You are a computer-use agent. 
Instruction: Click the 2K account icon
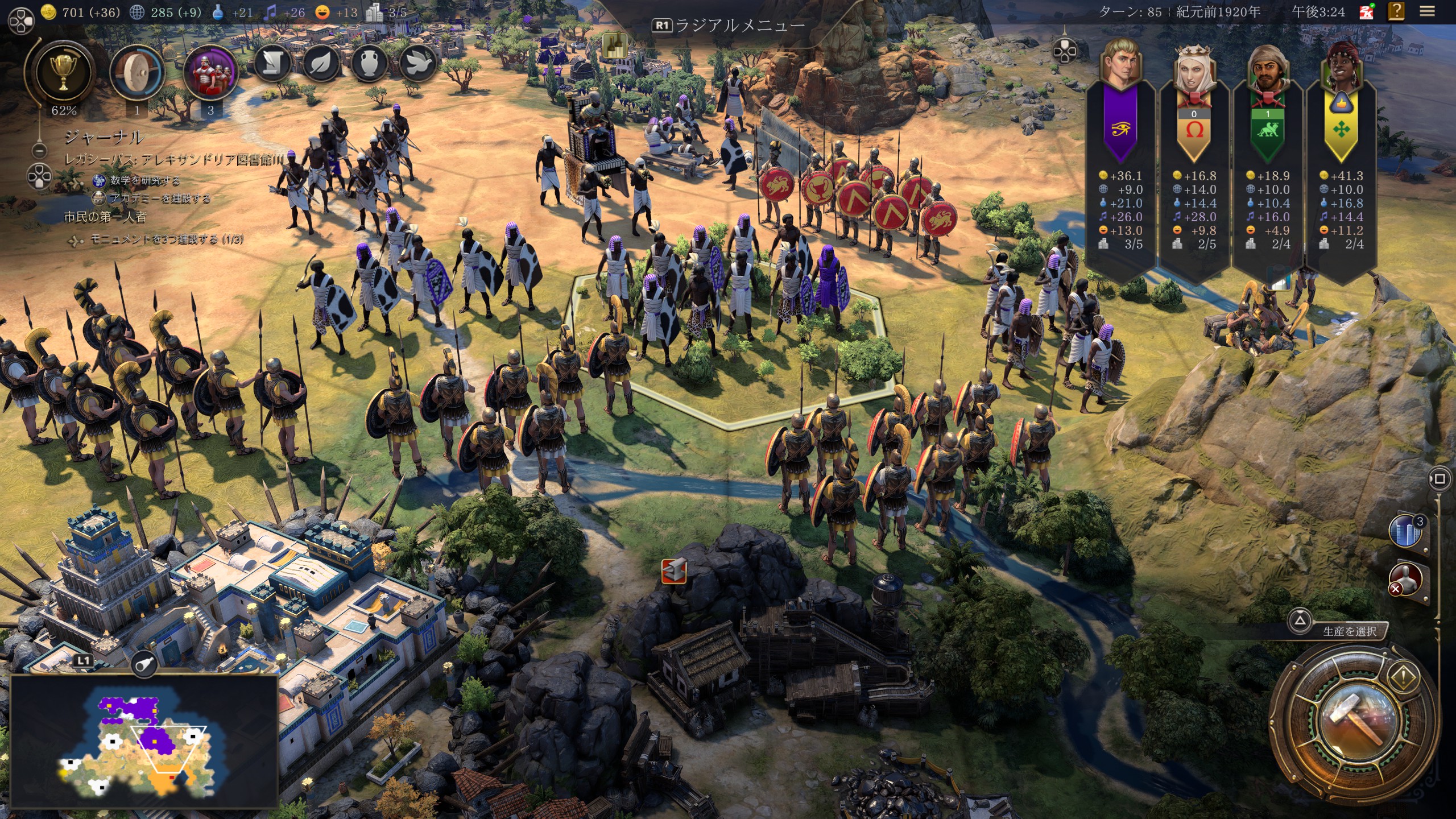click(x=1366, y=11)
